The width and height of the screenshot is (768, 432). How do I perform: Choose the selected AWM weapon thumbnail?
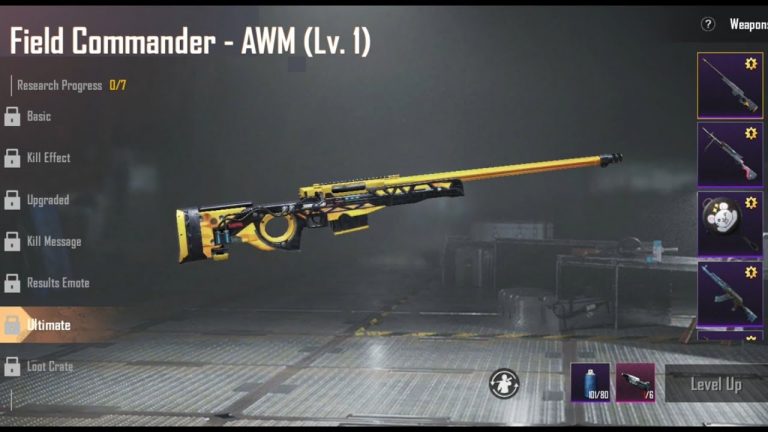pos(729,85)
